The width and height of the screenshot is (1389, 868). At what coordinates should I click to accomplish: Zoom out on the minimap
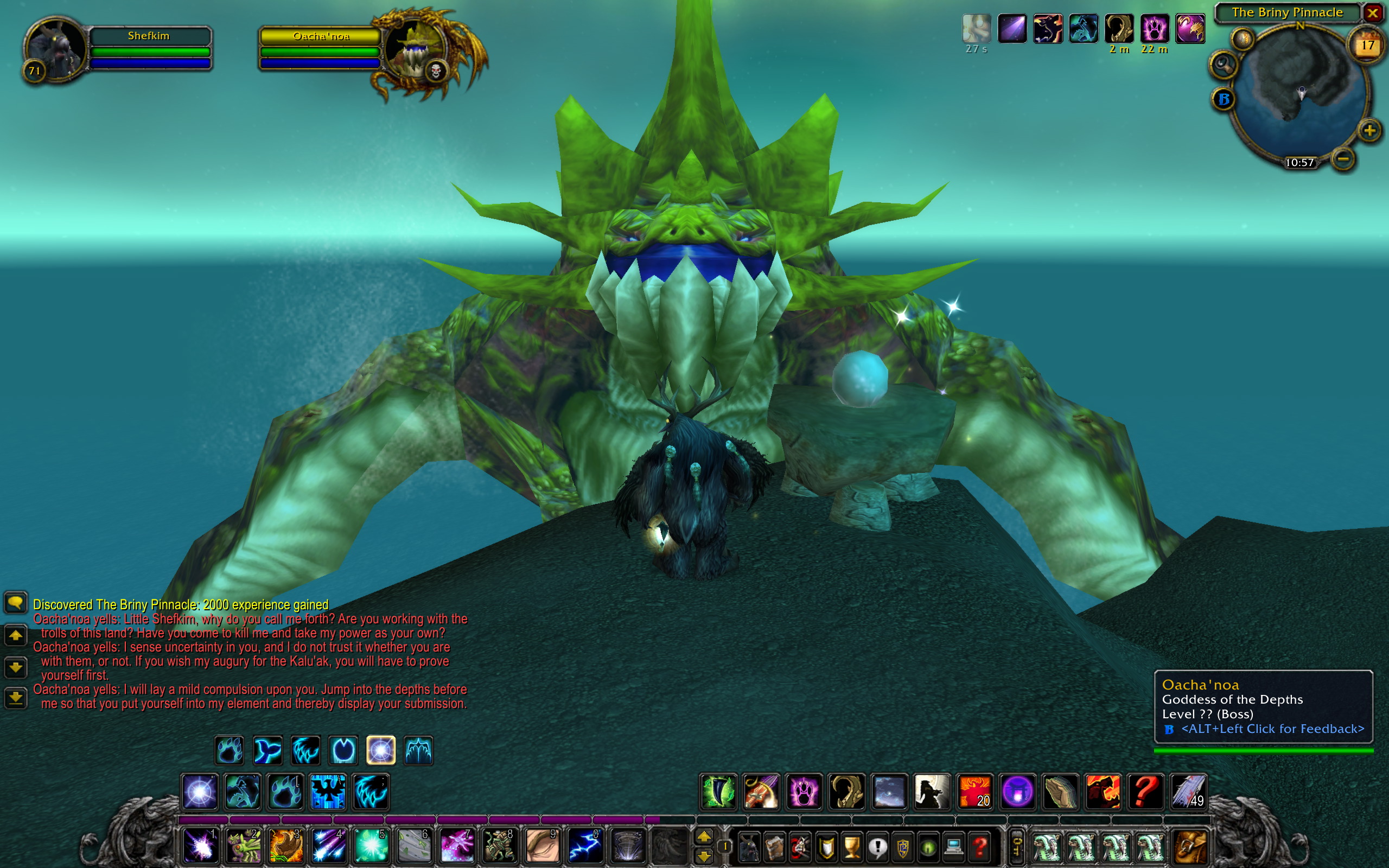(x=1343, y=158)
